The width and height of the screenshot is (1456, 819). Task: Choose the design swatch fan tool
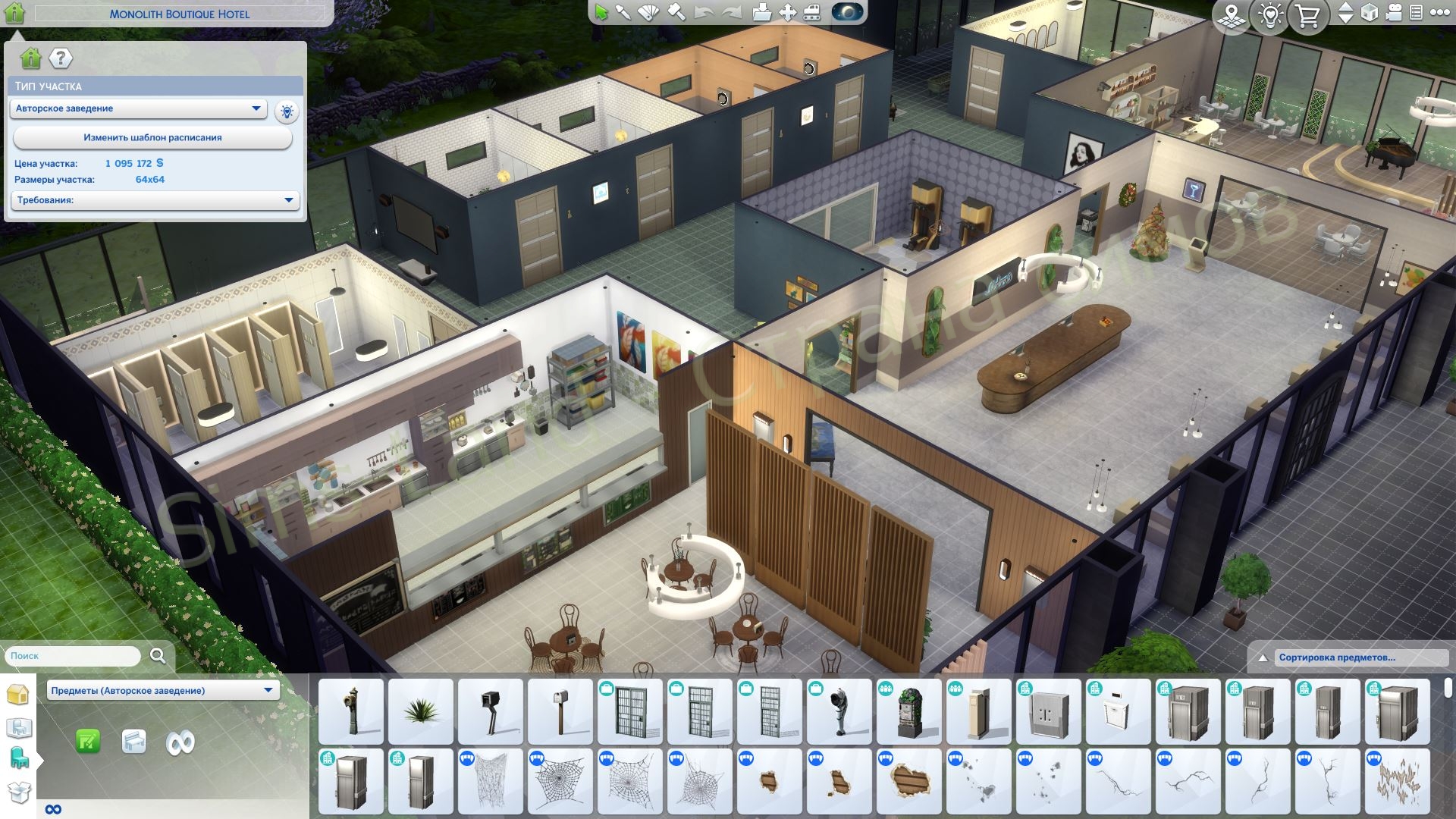pyautogui.click(x=649, y=13)
